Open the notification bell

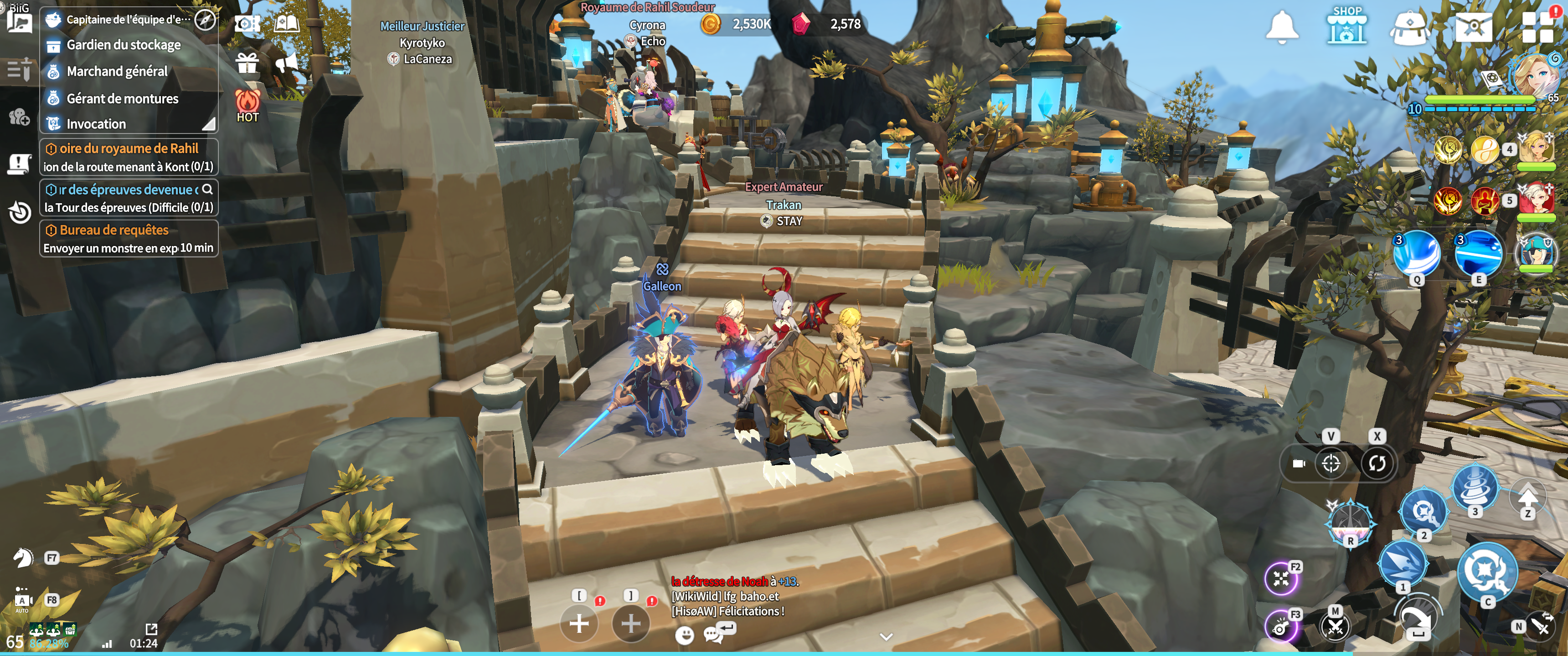coord(1282,27)
